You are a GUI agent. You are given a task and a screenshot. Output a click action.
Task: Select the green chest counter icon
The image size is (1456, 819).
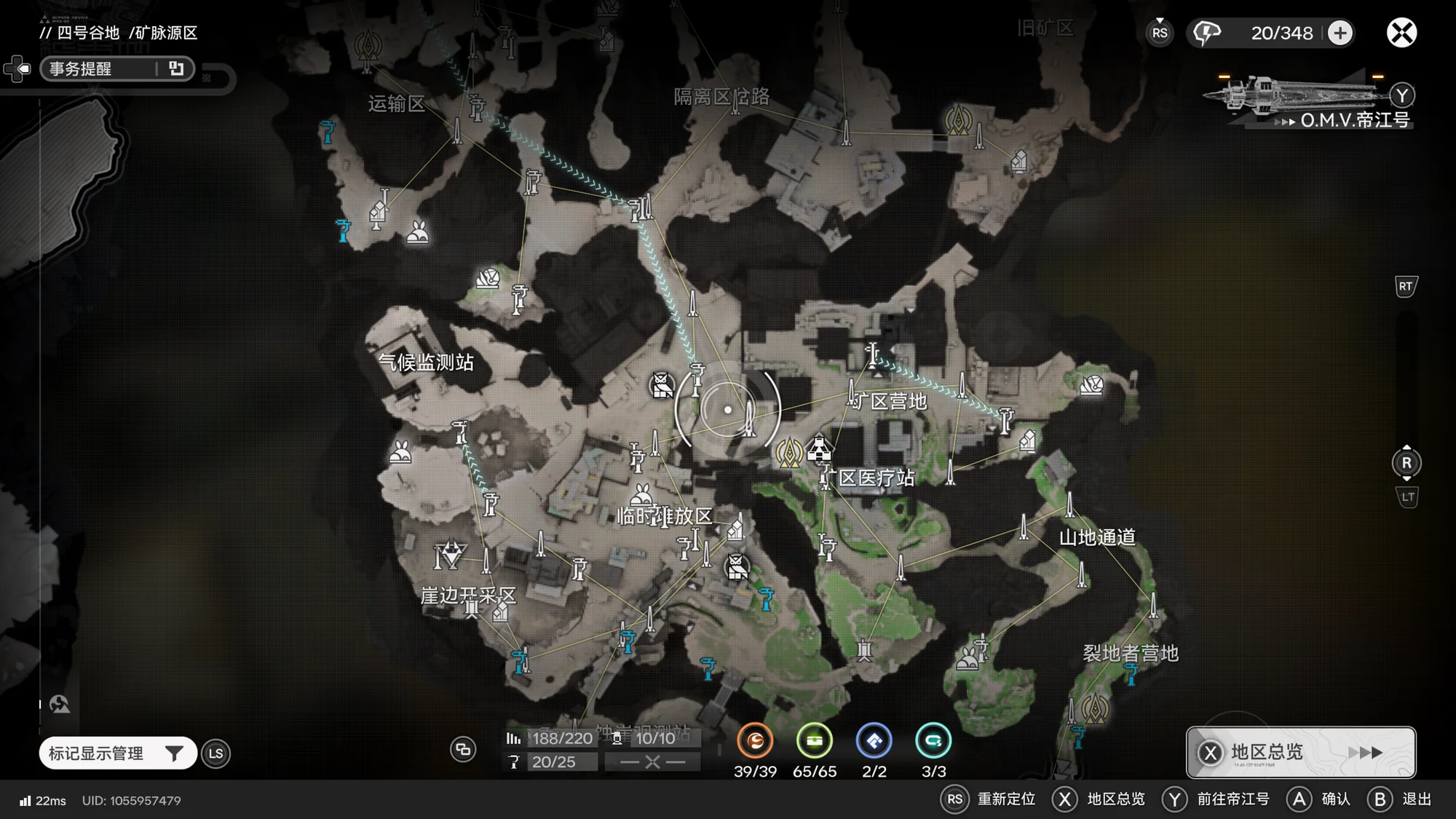814,741
